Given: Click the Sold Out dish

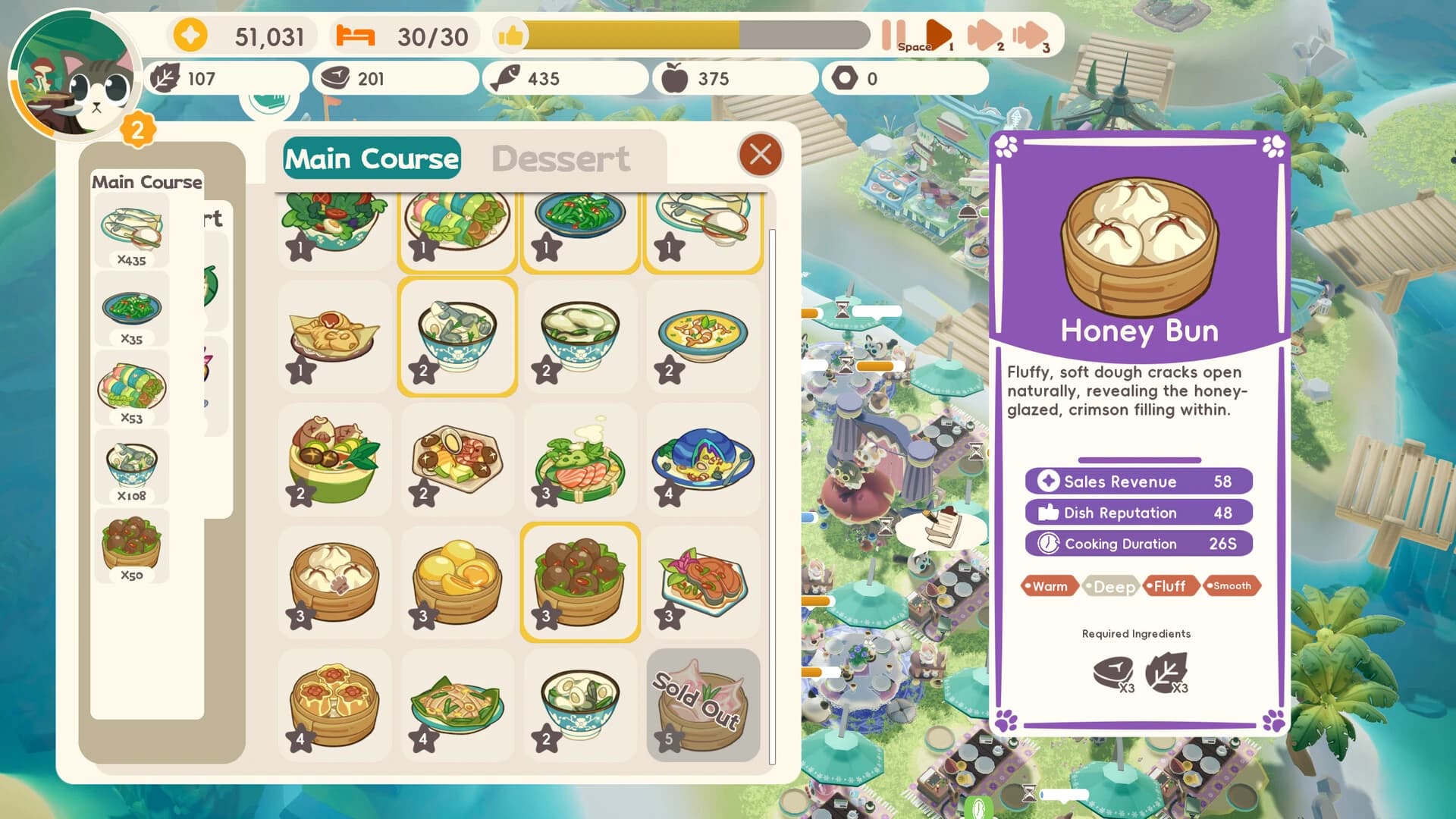Looking at the screenshot, I should (702, 704).
